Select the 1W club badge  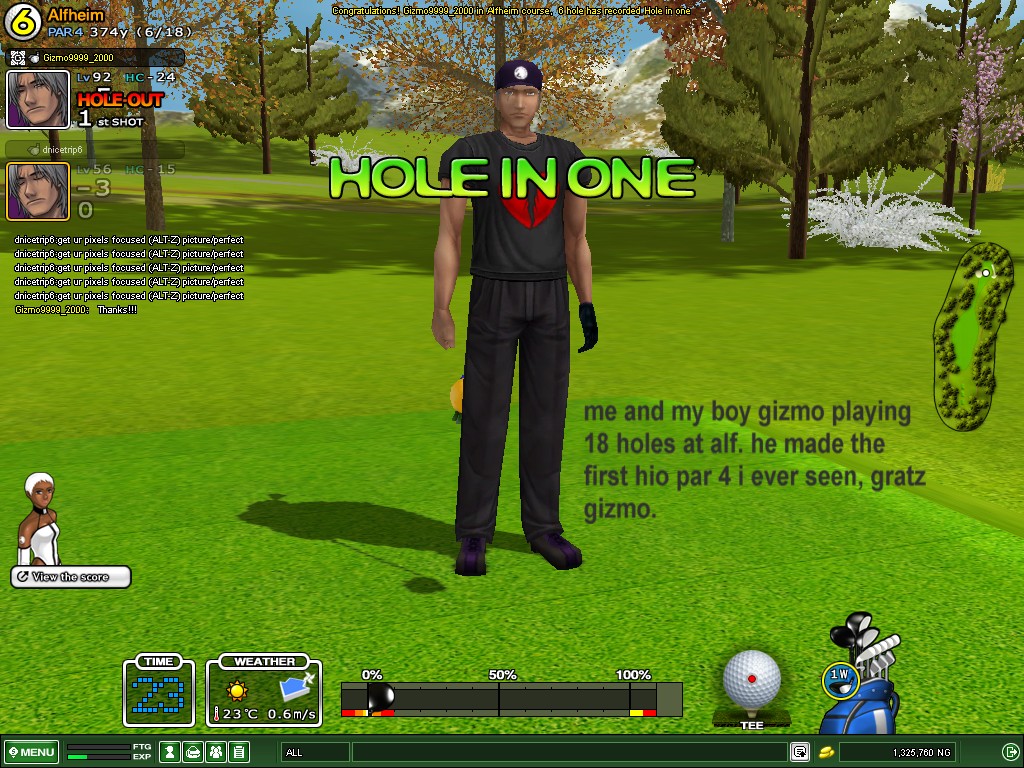(x=841, y=677)
